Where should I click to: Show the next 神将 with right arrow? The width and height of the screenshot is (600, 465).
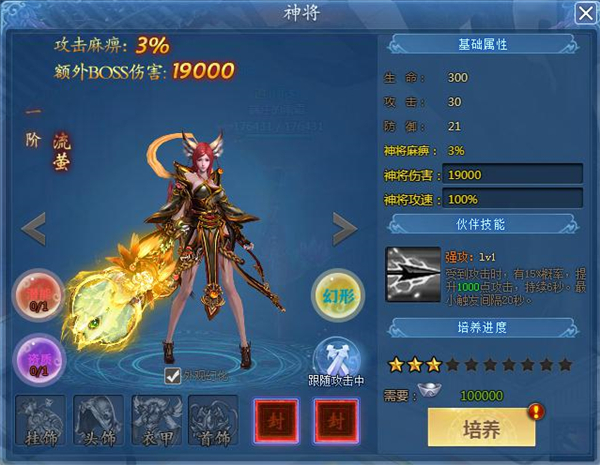(x=345, y=229)
